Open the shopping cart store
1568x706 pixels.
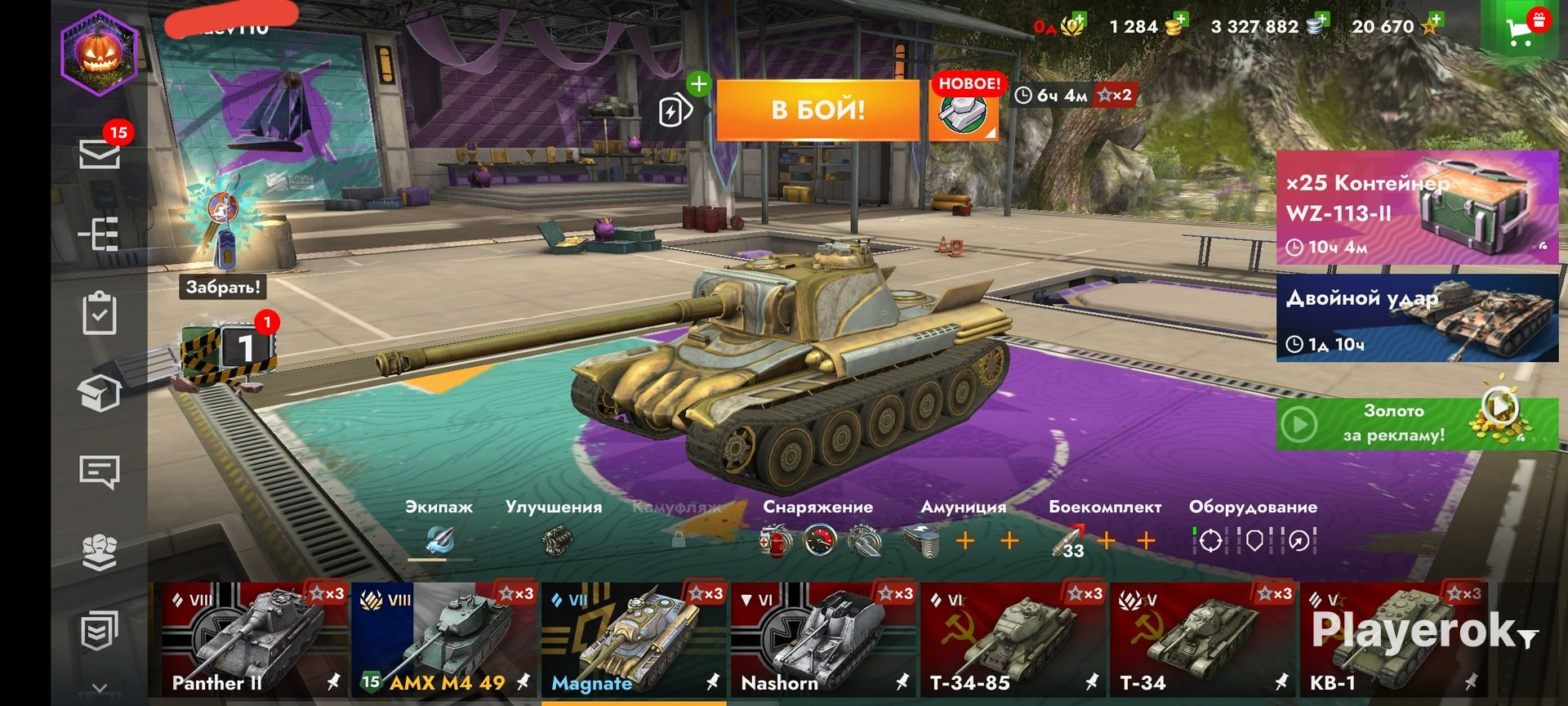(x=1519, y=31)
